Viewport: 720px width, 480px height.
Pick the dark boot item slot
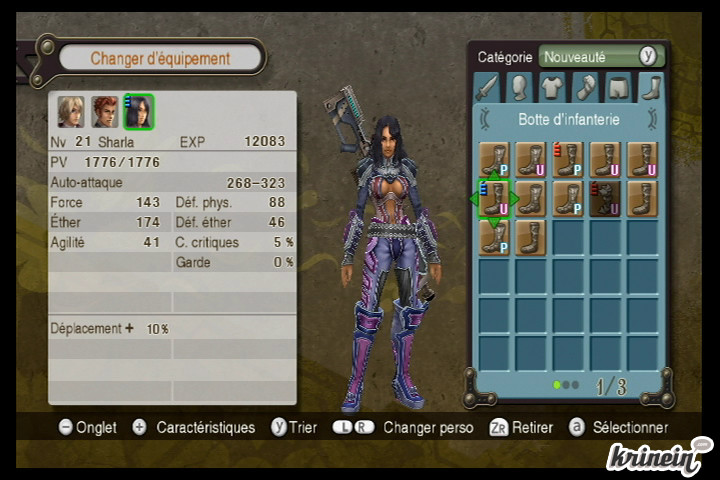[x=605, y=198]
